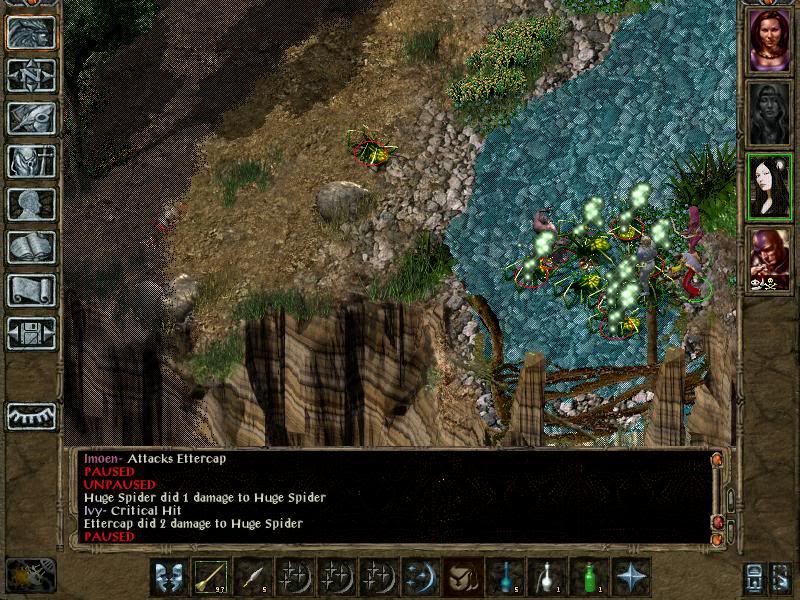Image resolution: width=800 pixels, height=600 pixels.
Task: Click the rest/clock button in corner
Action: click(30, 575)
